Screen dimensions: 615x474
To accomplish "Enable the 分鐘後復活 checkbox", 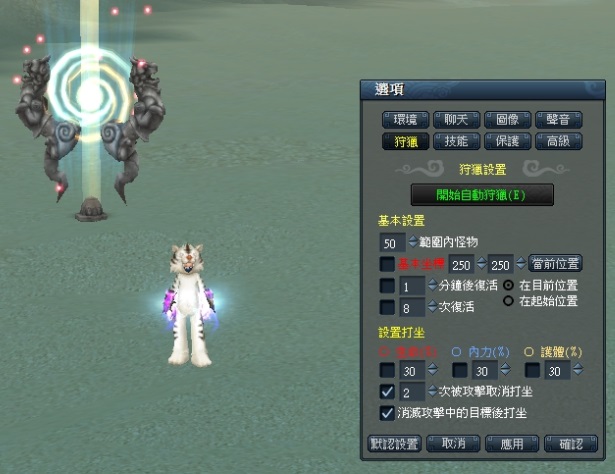I will pyautogui.click(x=386, y=286).
